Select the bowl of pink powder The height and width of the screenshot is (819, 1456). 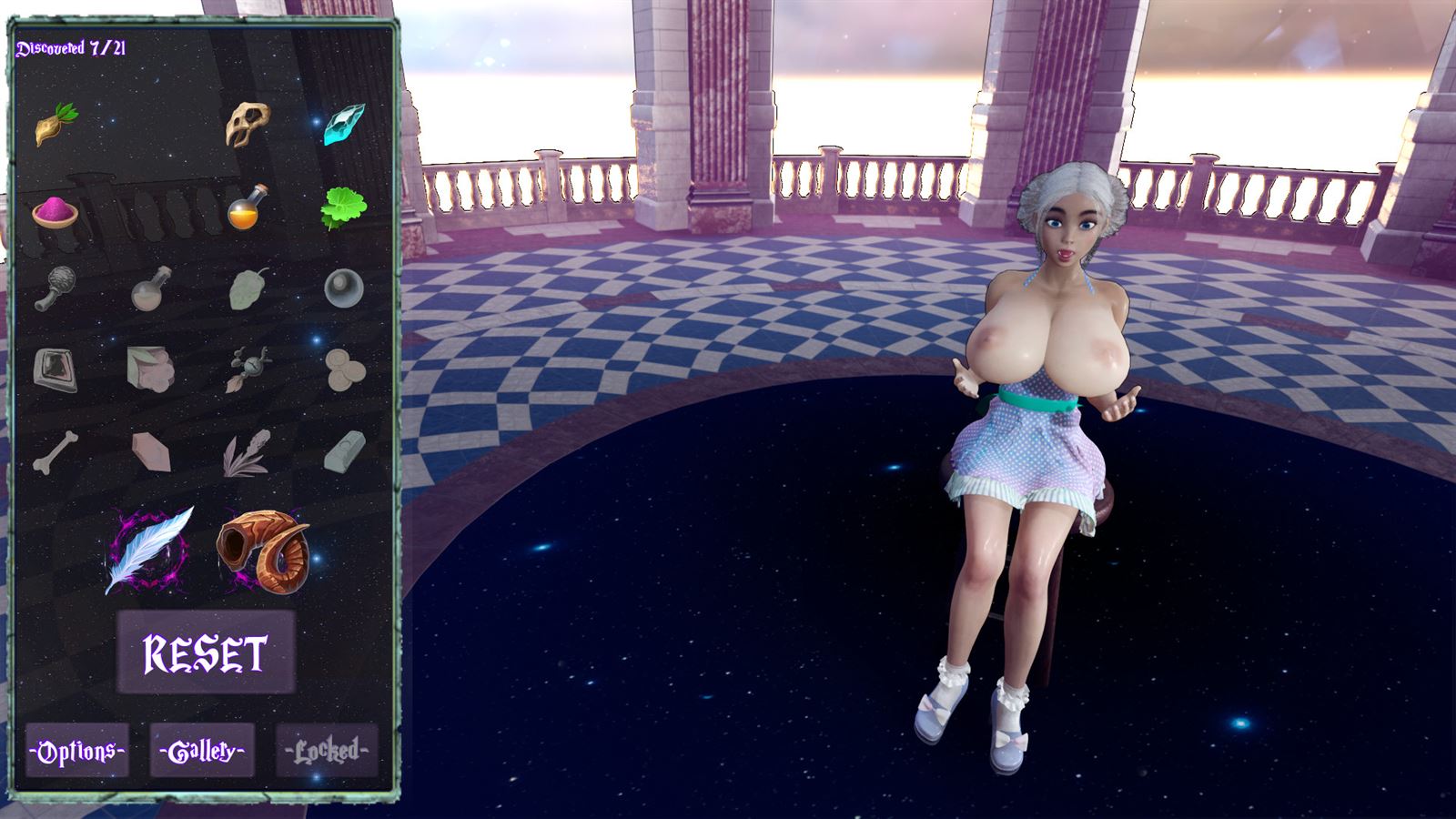pyautogui.click(x=56, y=211)
